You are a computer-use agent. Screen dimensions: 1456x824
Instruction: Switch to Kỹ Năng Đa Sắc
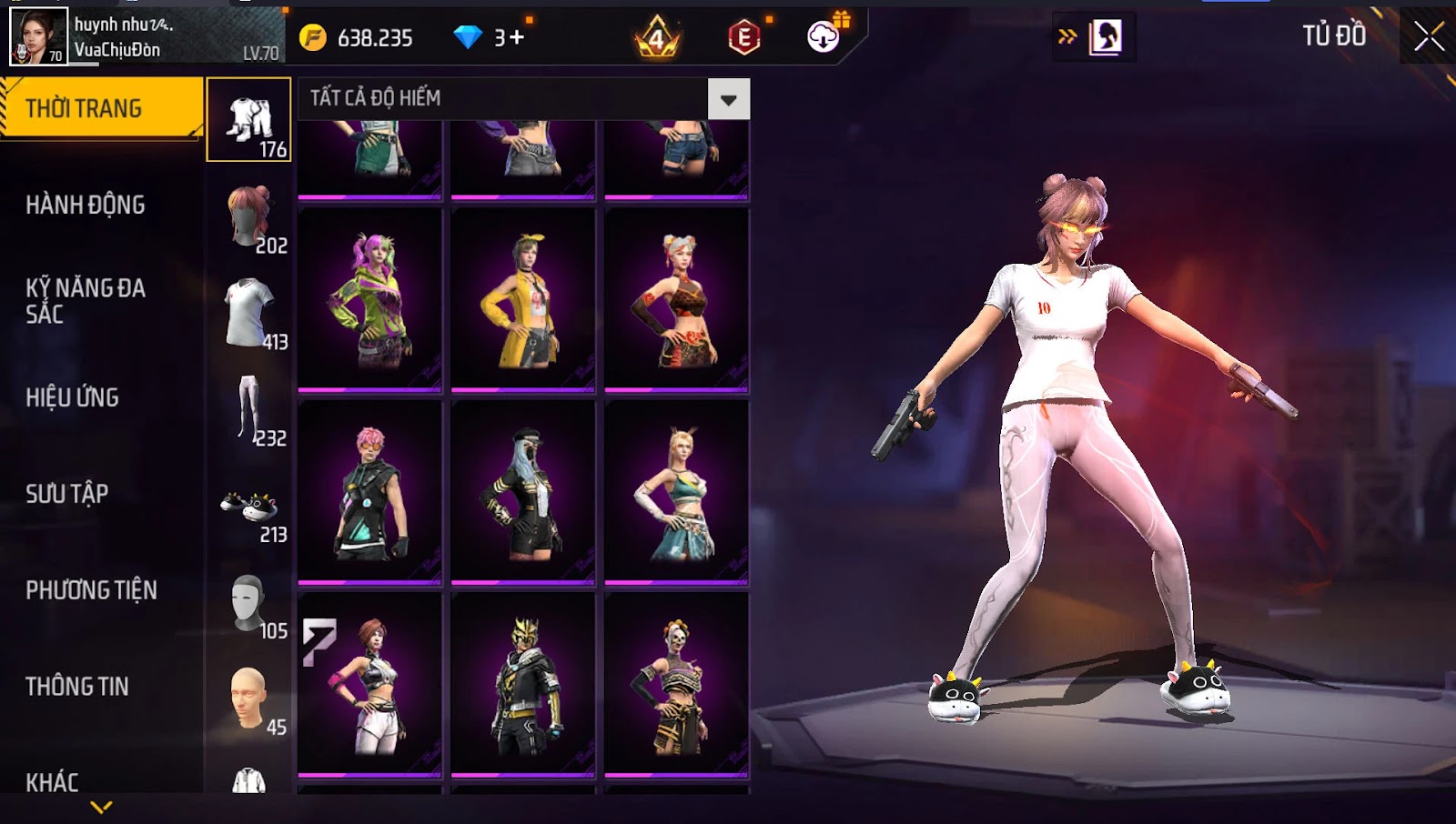coord(86,301)
